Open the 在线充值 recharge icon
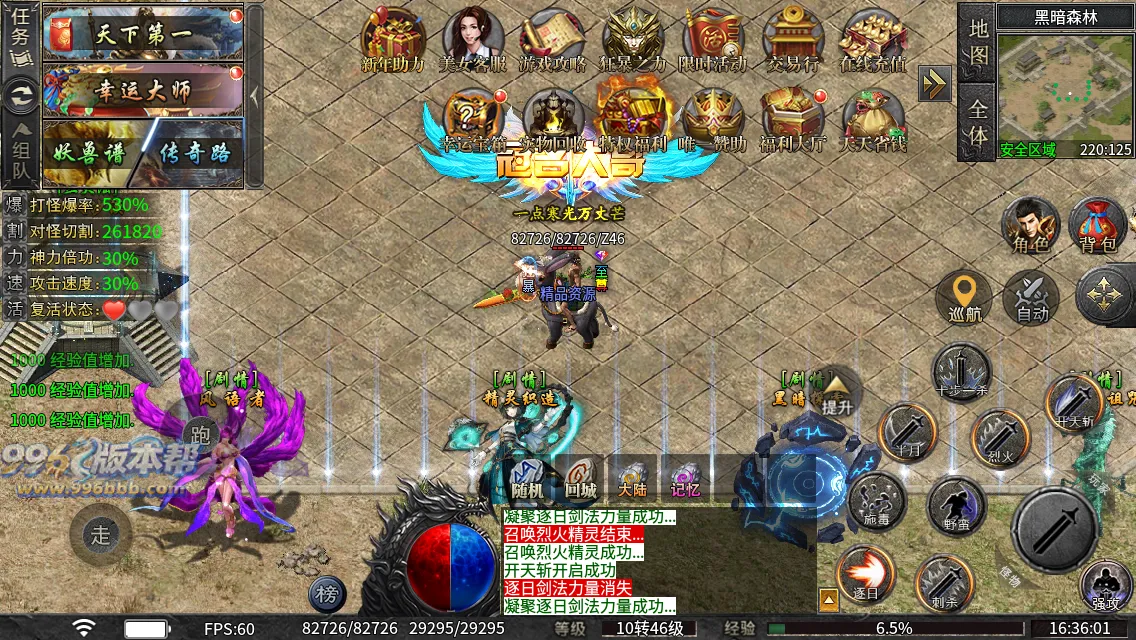 tap(873, 40)
